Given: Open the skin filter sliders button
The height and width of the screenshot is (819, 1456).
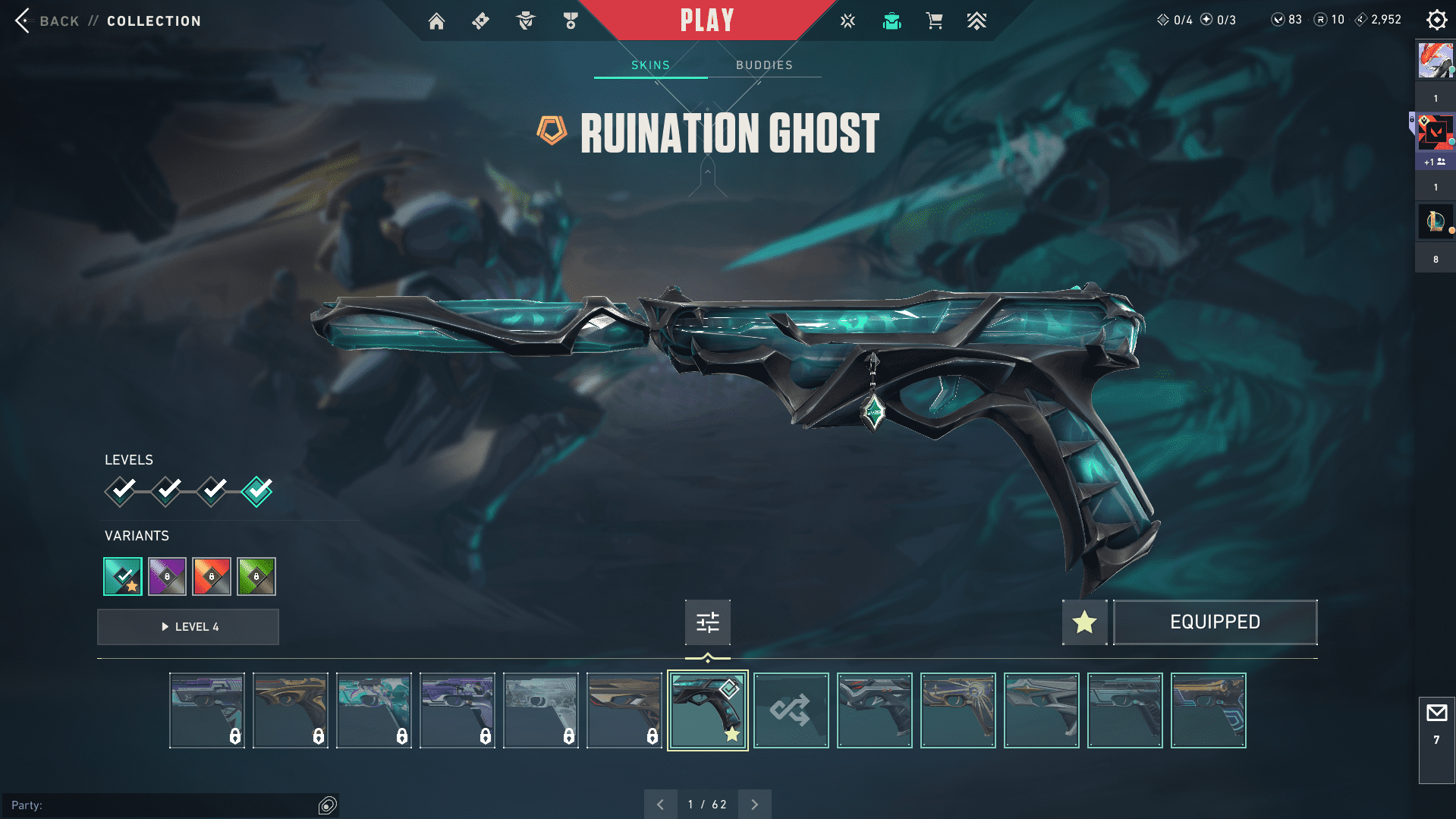Looking at the screenshot, I should (x=707, y=622).
